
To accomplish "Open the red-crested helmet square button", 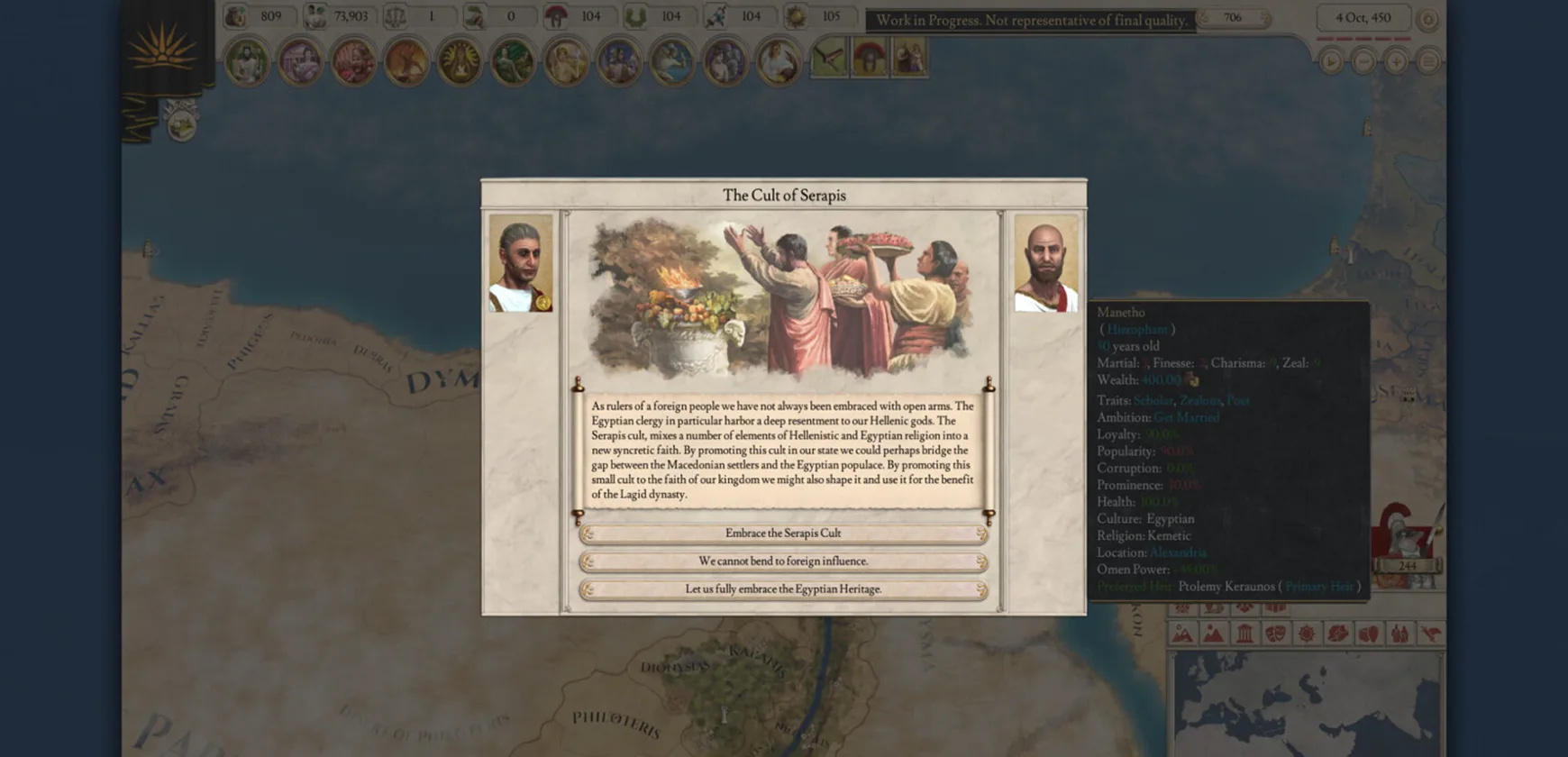I will pos(870,59).
